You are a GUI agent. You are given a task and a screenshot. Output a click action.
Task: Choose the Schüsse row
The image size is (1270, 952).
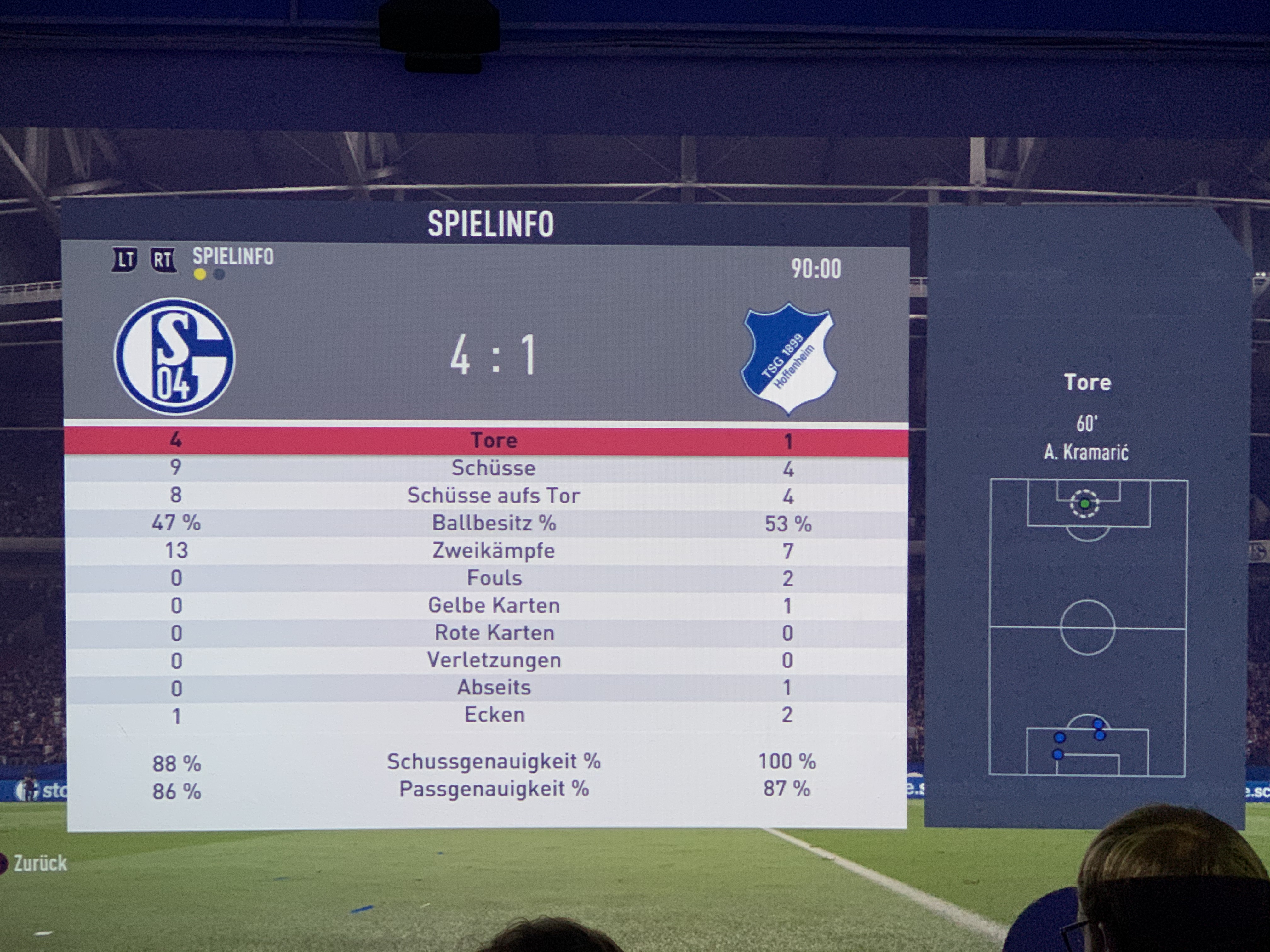[493, 468]
